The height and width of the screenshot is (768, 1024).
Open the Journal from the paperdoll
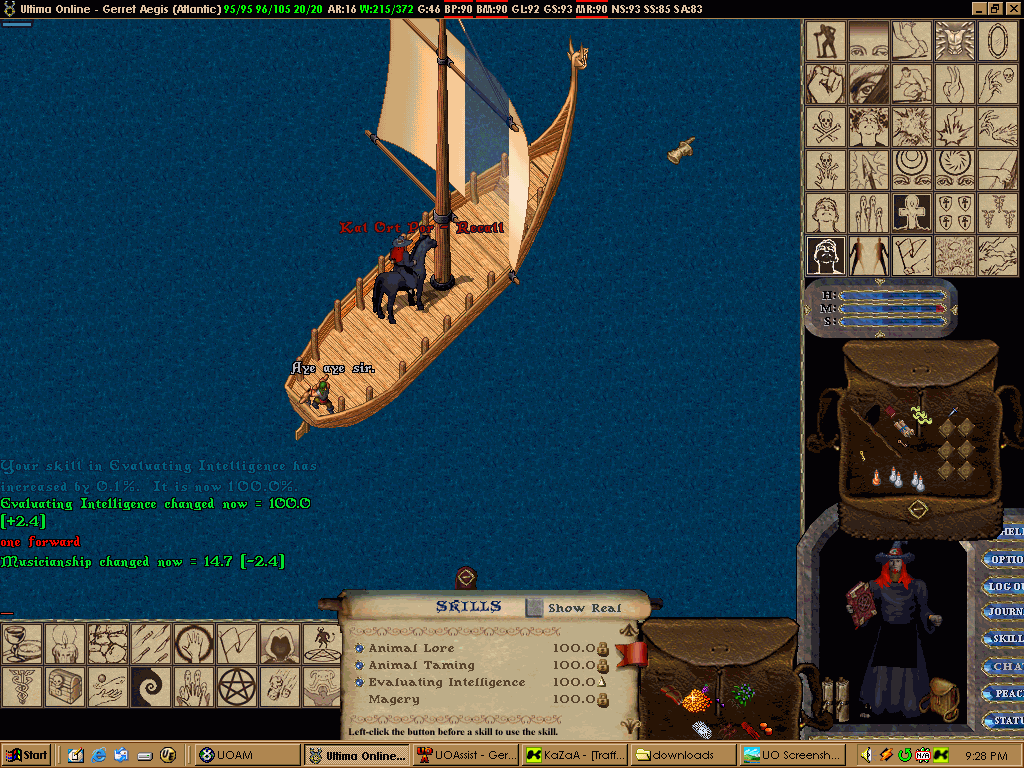(1005, 612)
